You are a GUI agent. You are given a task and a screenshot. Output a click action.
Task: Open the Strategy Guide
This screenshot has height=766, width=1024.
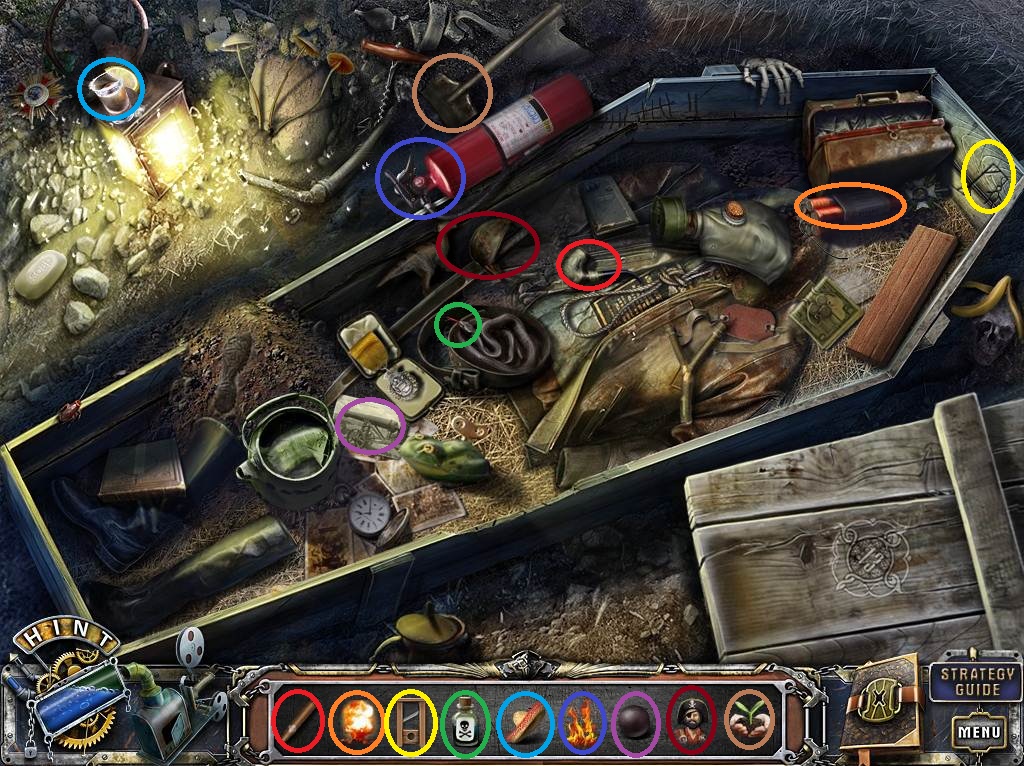[x=963, y=682]
